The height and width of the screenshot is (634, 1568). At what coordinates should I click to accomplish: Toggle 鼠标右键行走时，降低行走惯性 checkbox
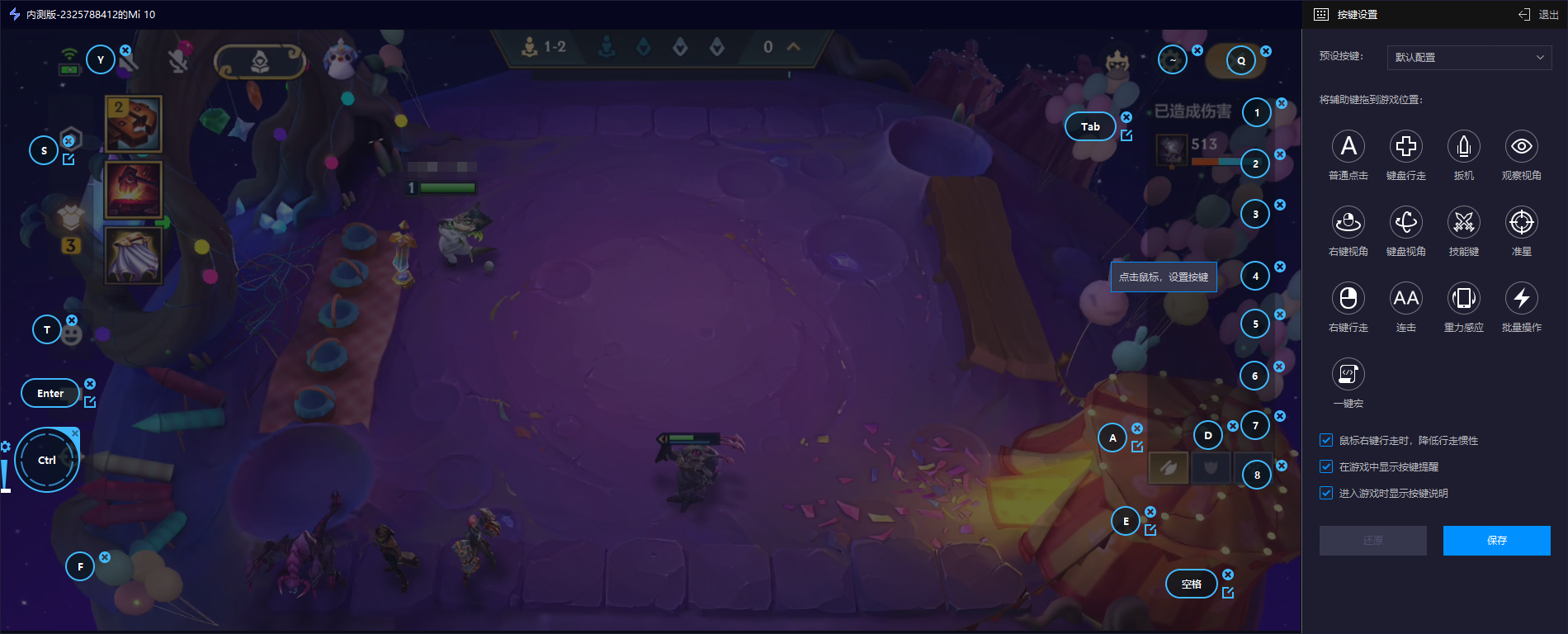1326,441
